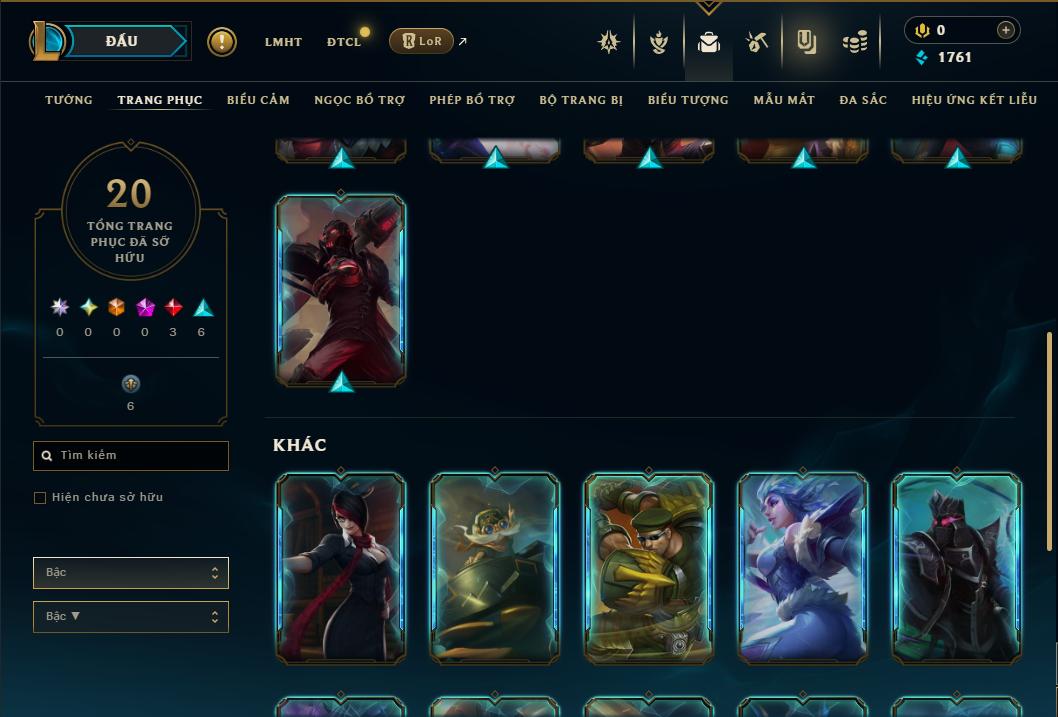Viewport: 1058px width, 717px height.
Task: Open the LMHT game tab
Action: (x=283, y=42)
